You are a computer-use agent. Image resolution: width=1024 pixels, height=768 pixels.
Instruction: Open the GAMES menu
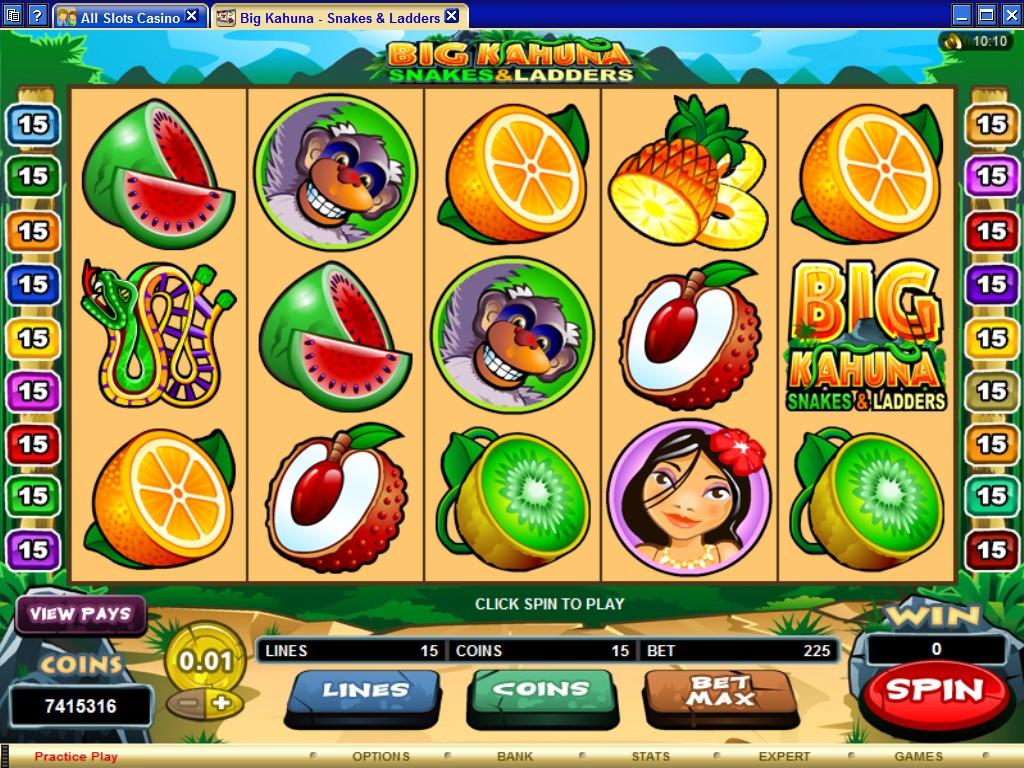coord(918,756)
